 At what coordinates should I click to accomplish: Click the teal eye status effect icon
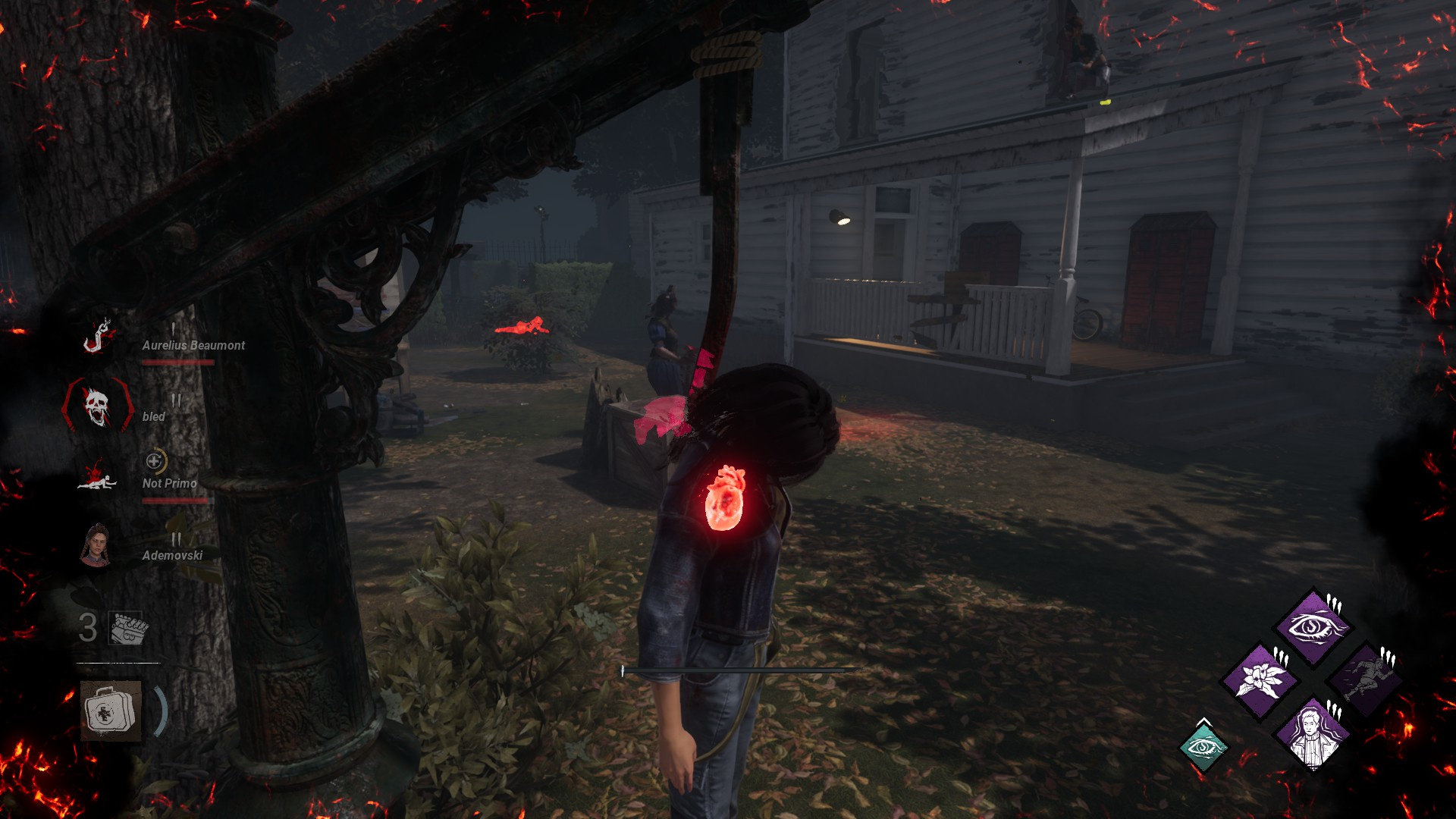[1203, 748]
